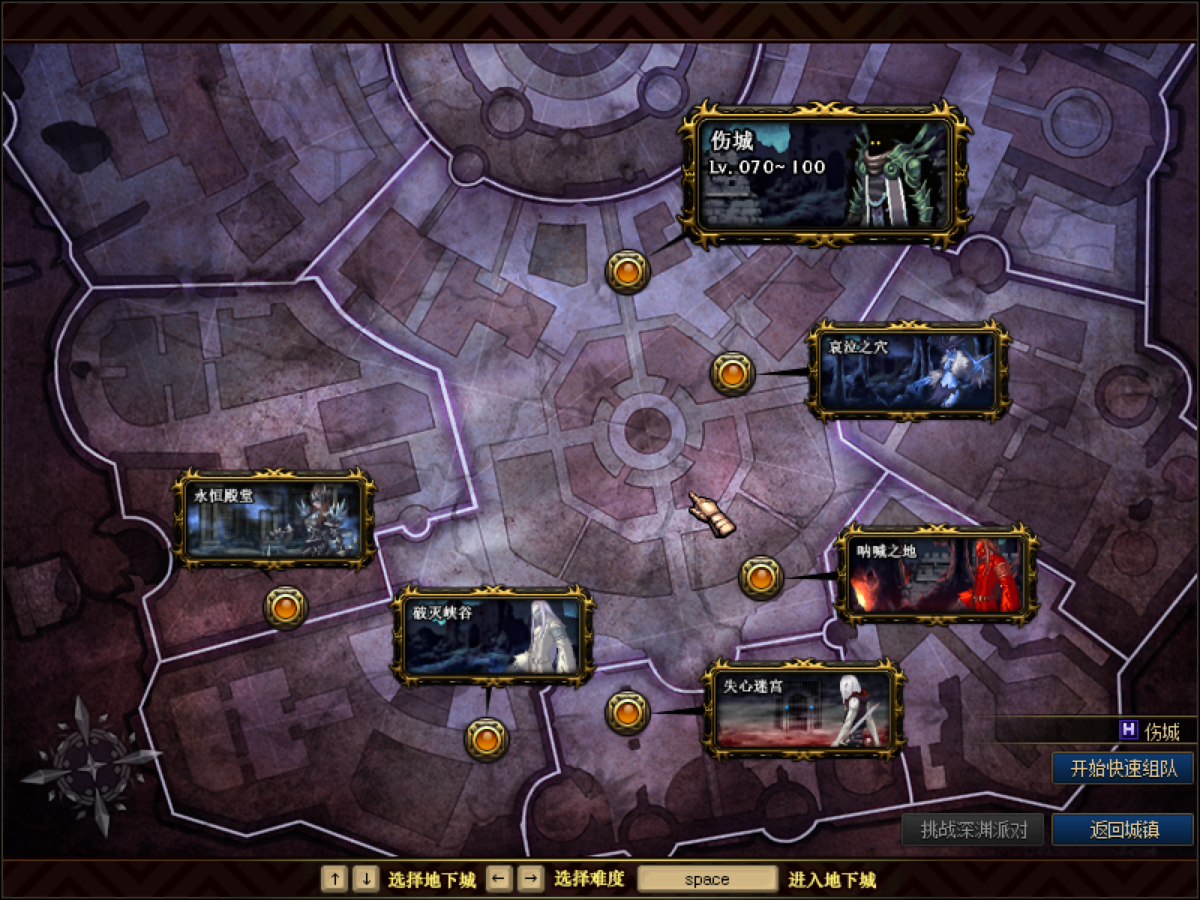The height and width of the screenshot is (900, 1200).
Task: Choose the 哀泣之穴 dungeon
Action: coord(908,371)
